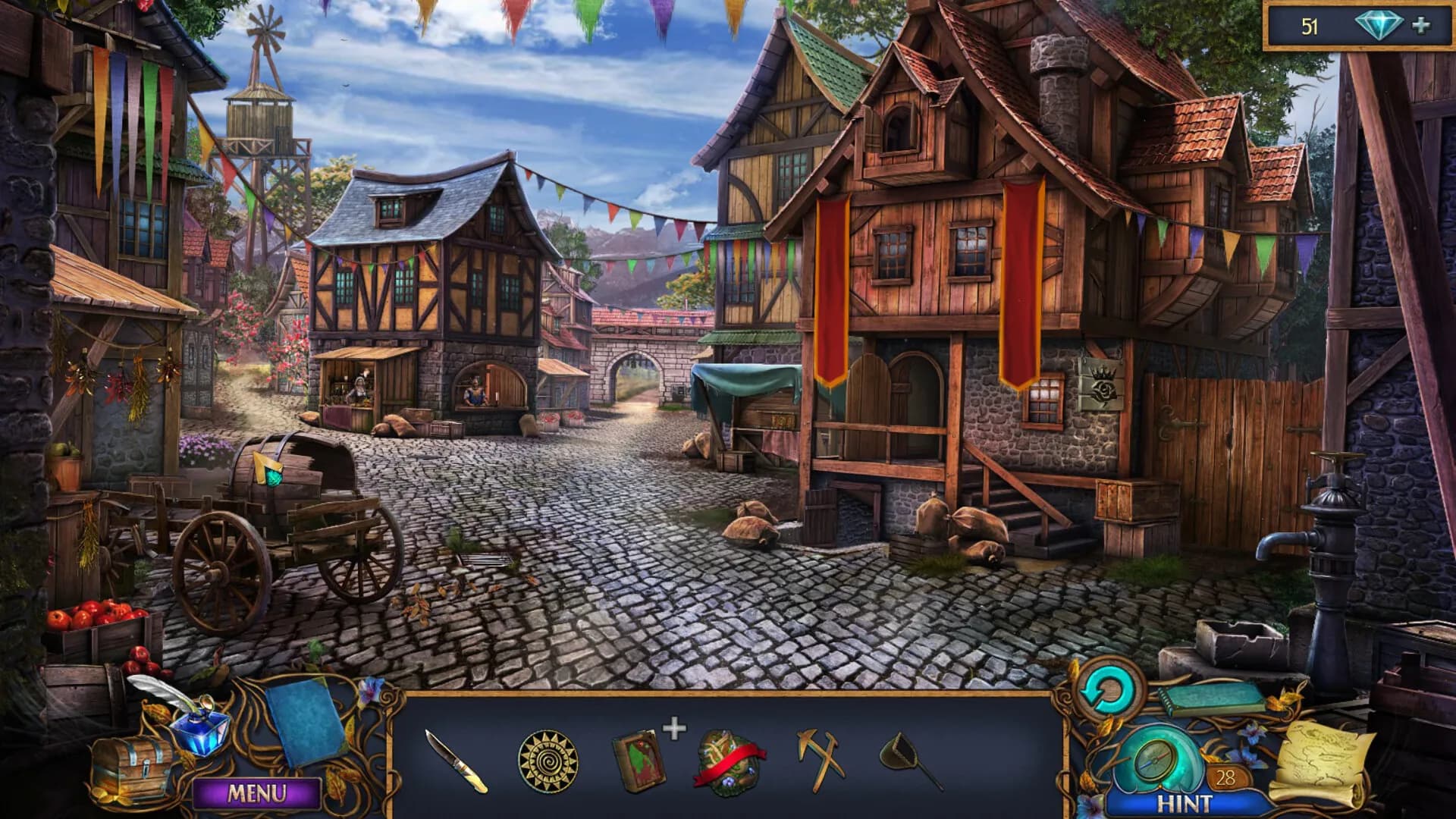Open the teal guide book icon
This screenshot has width=1456, height=819.
click(1212, 699)
